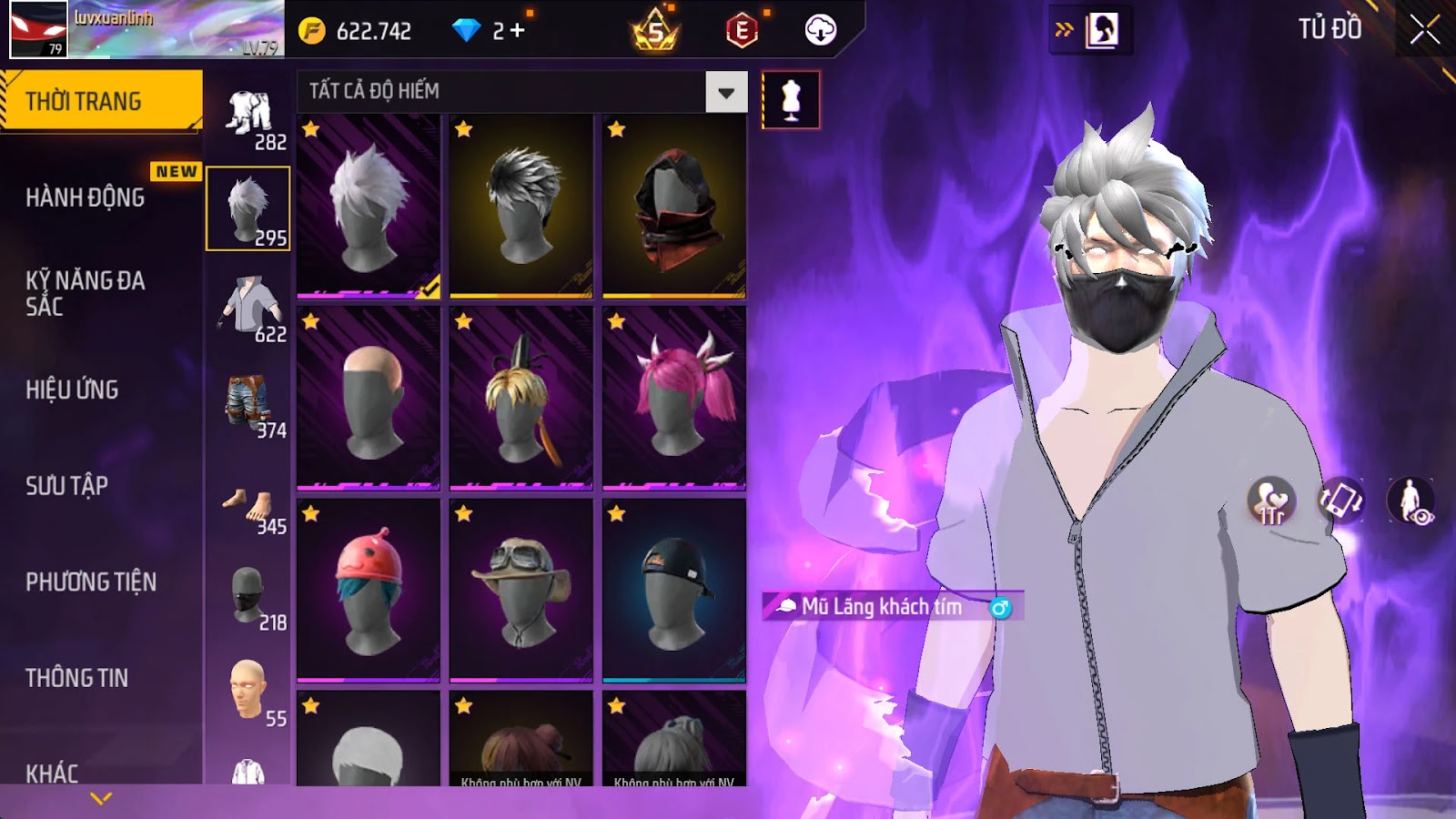Screen dimensions: 1456x819
Task: Equip the pink twin-tail hair
Action: (x=673, y=399)
